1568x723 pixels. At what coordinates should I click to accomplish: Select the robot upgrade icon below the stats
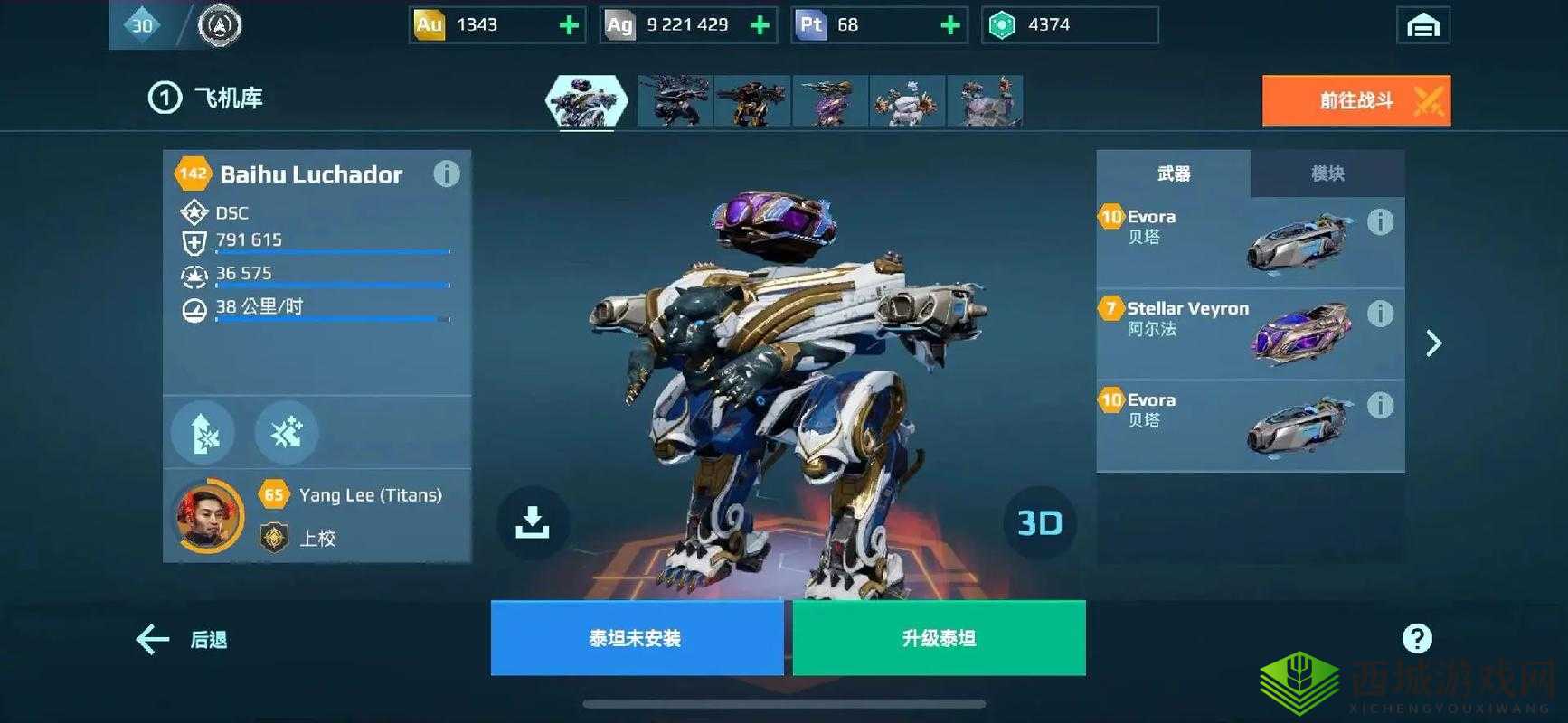pyautogui.click(x=203, y=432)
